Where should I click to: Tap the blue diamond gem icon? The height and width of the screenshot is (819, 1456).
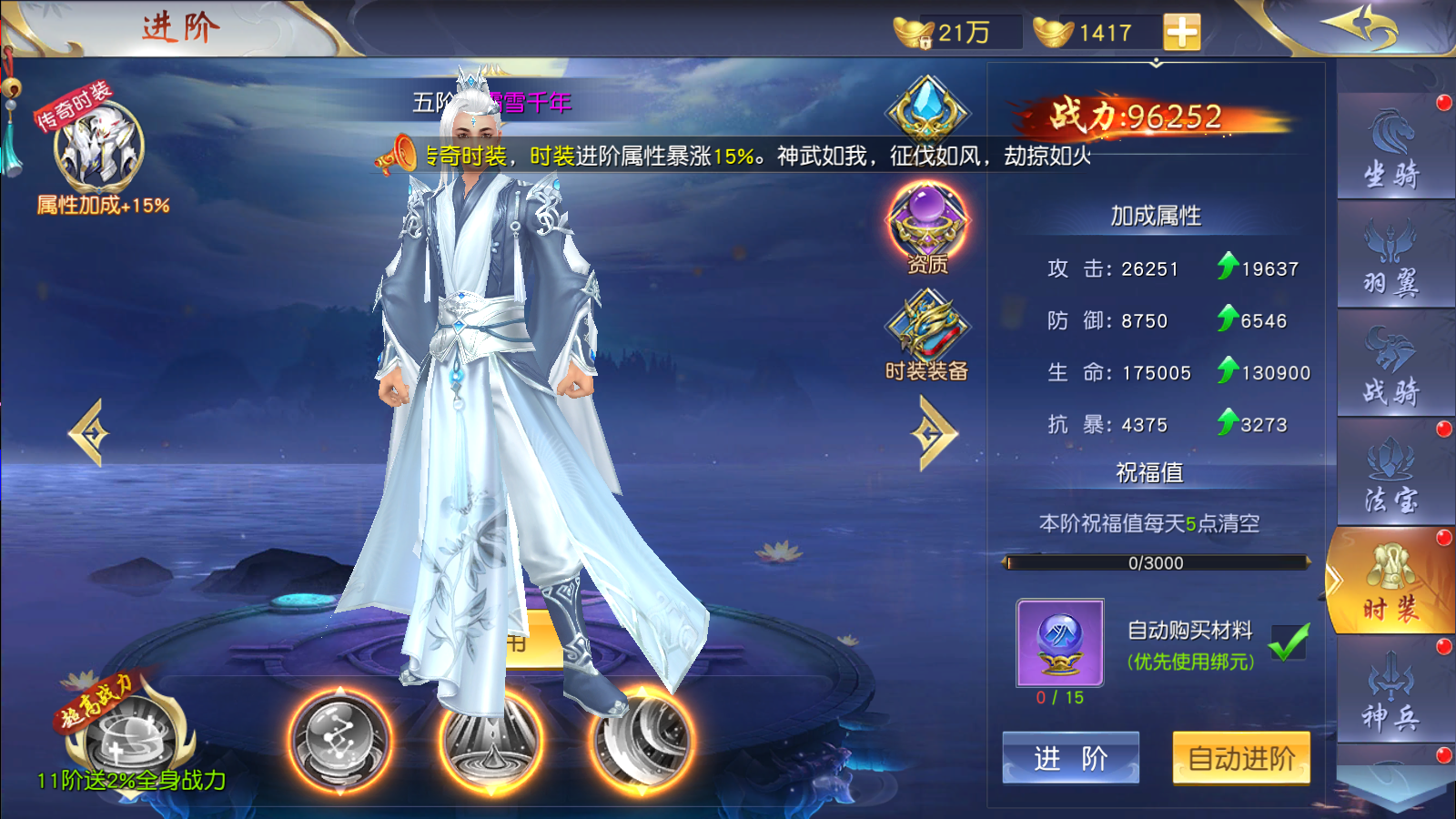coord(927,111)
